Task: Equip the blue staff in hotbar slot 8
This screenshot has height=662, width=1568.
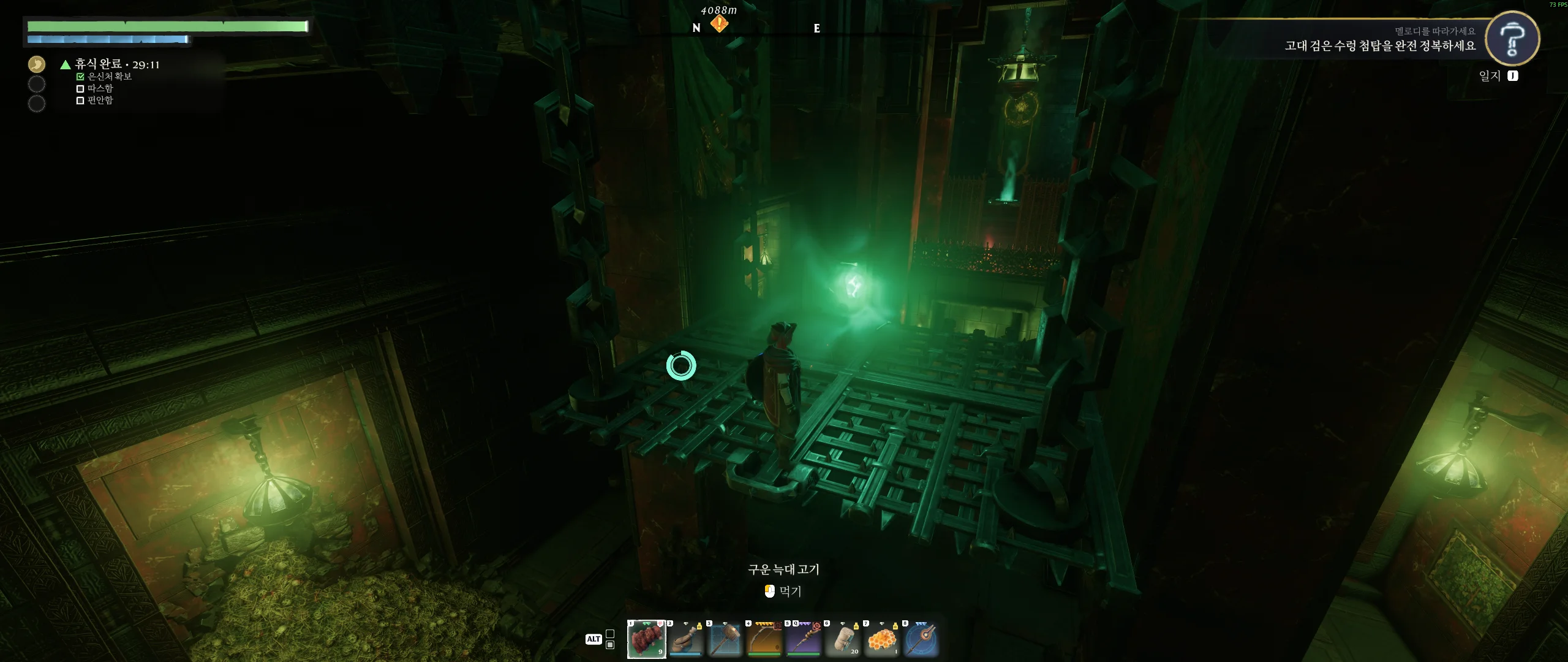Action: (921, 639)
